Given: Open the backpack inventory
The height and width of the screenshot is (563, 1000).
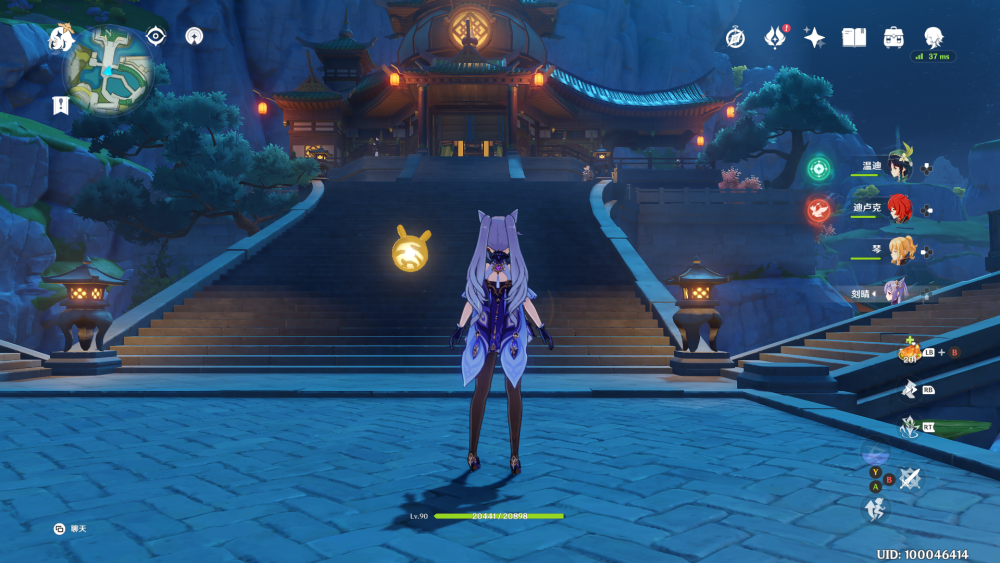Looking at the screenshot, I should tap(894, 38).
